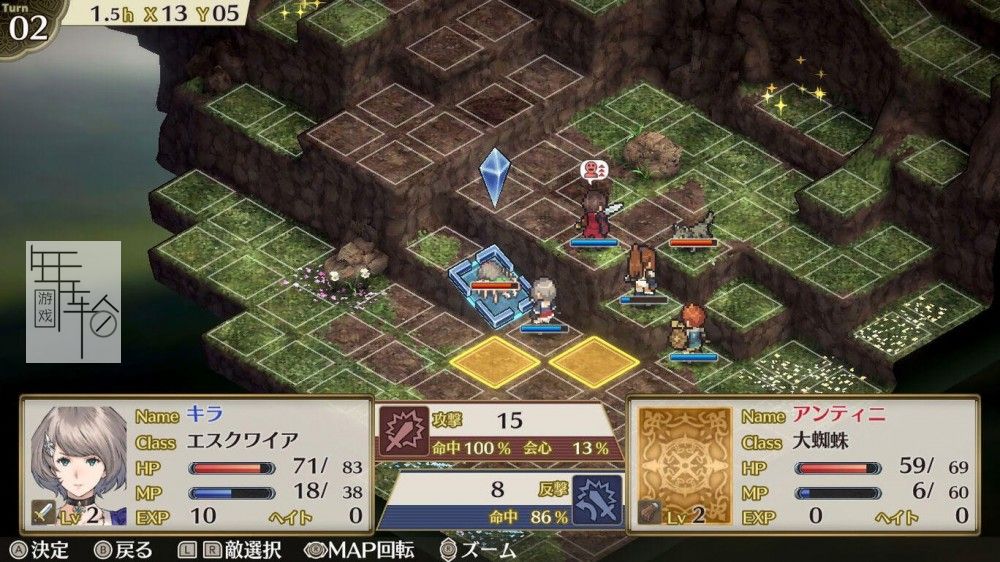Click Kira's sword weapon icon
Screen dimensions: 1000x562
click(x=44, y=513)
